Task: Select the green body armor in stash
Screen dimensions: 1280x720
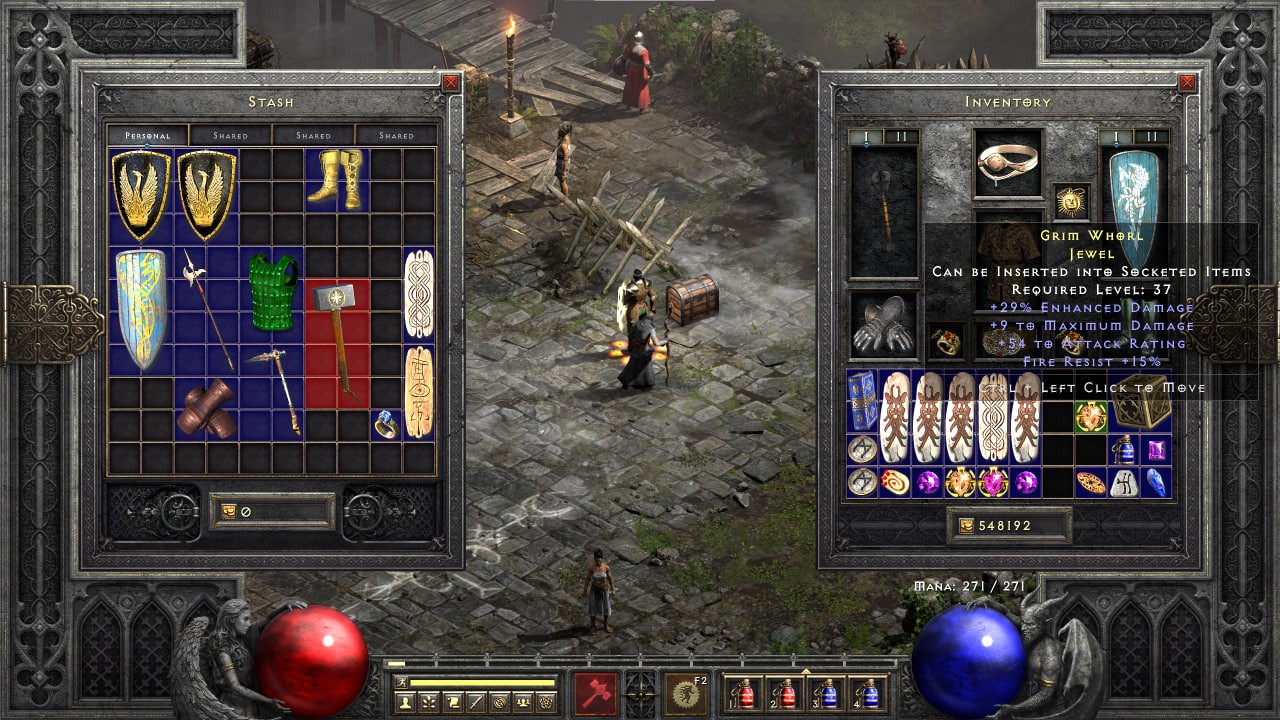Action: [273, 293]
